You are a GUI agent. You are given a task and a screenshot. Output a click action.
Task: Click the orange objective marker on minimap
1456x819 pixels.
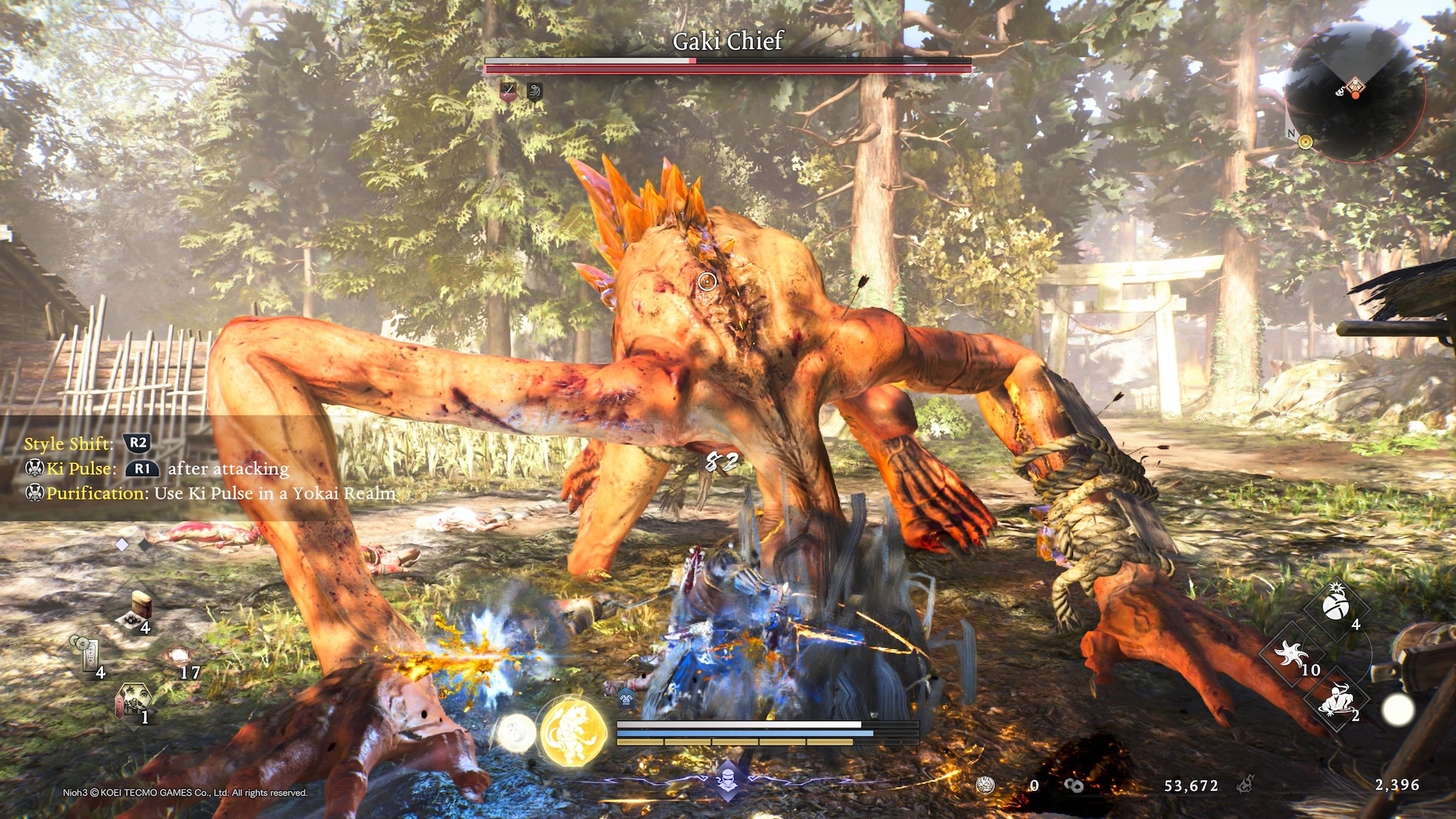click(x=1356, y=88)
